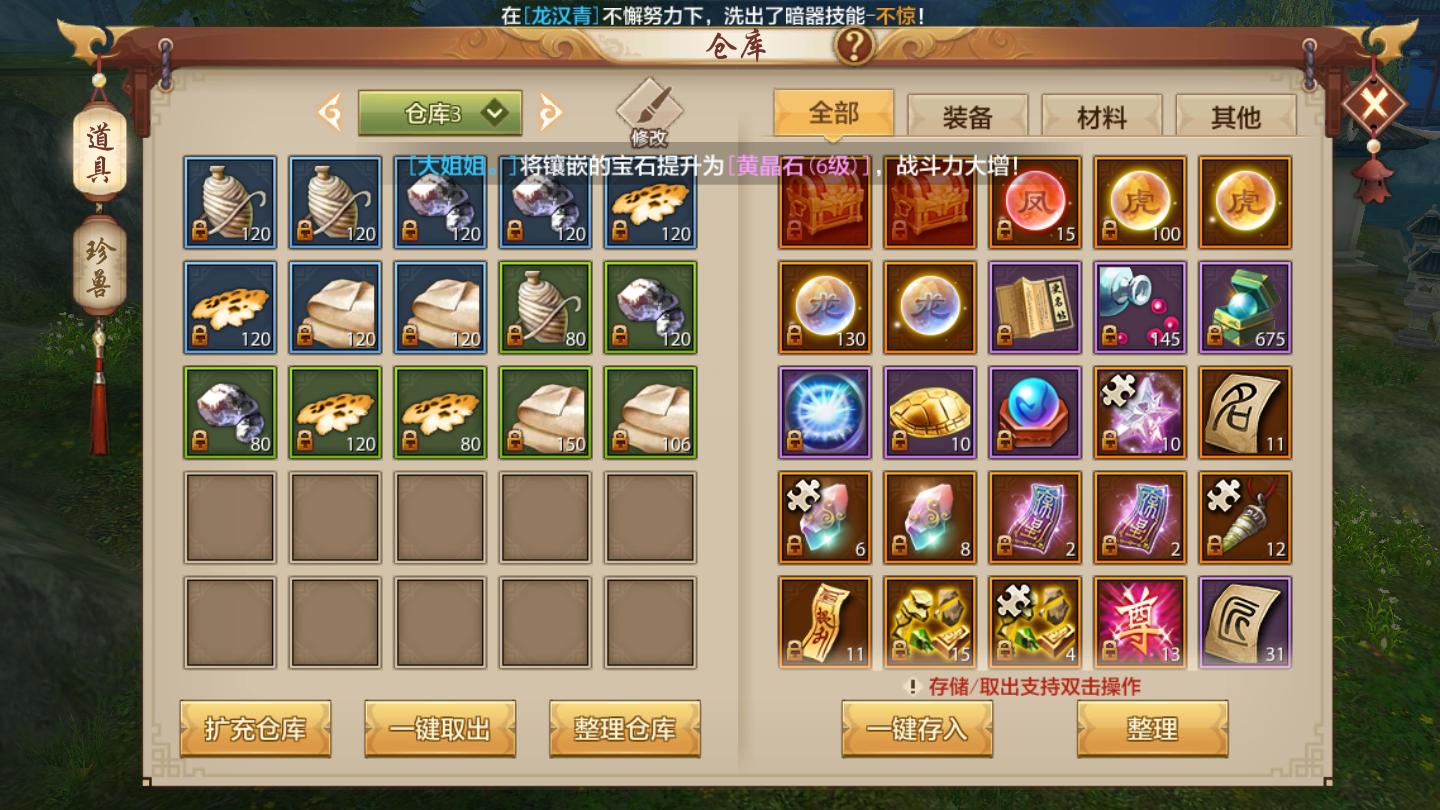Switch to the 装备 tab
Screen dimensions: 1440x810
click(965, 114)
